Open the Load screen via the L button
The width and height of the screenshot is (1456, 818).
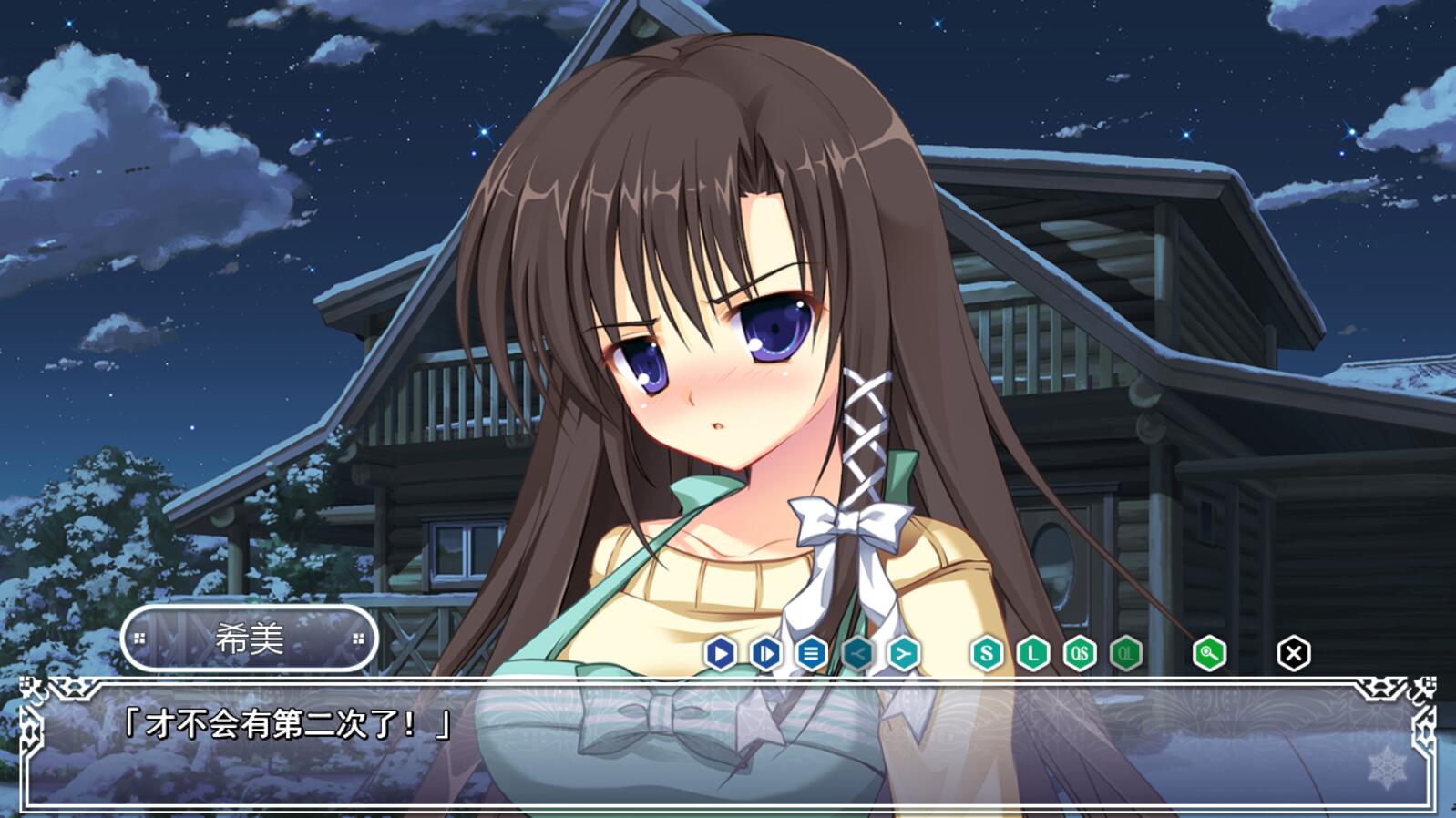tap(1032, 653)
